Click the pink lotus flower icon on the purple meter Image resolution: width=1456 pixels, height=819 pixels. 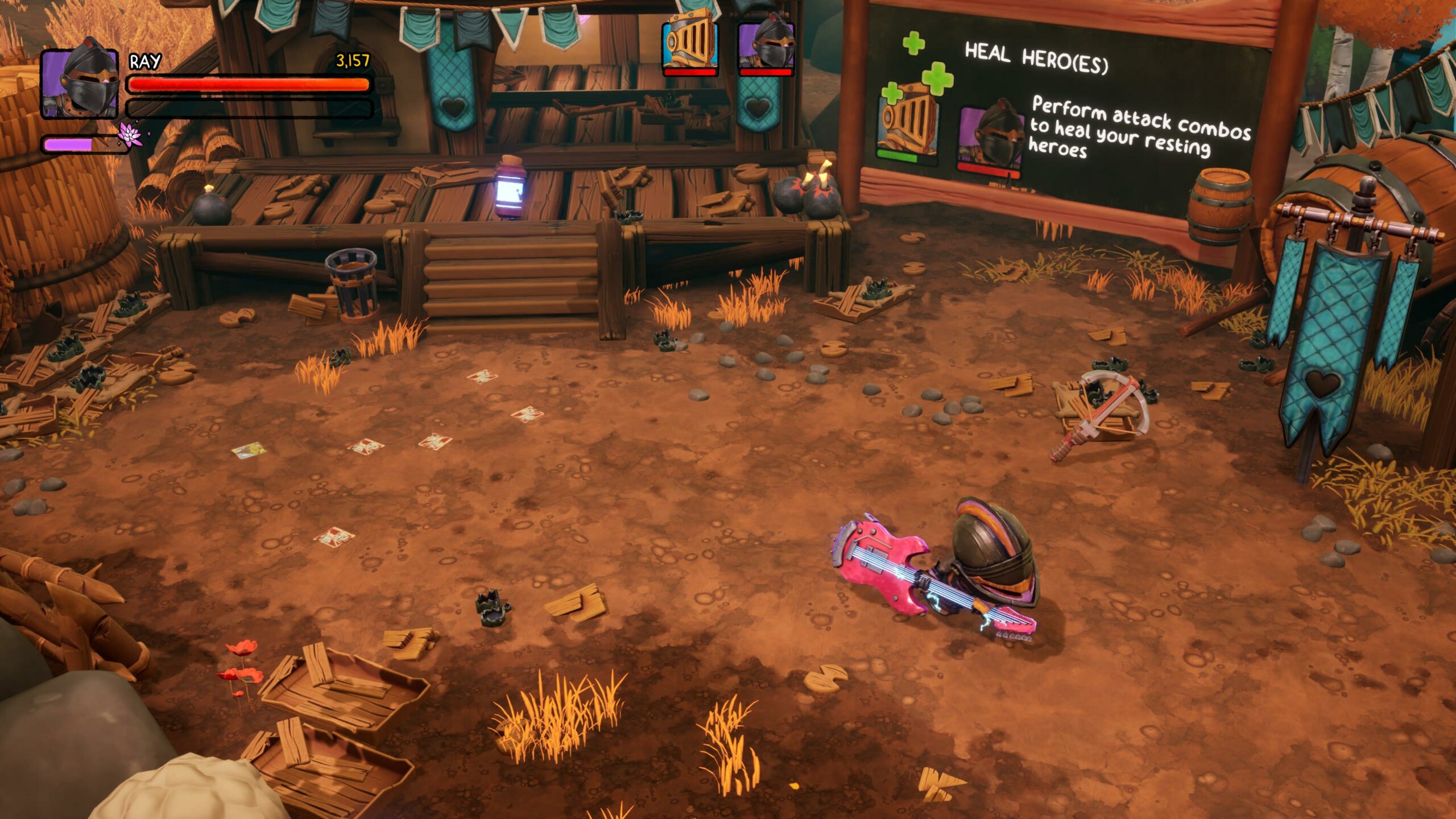pos(130,135)
